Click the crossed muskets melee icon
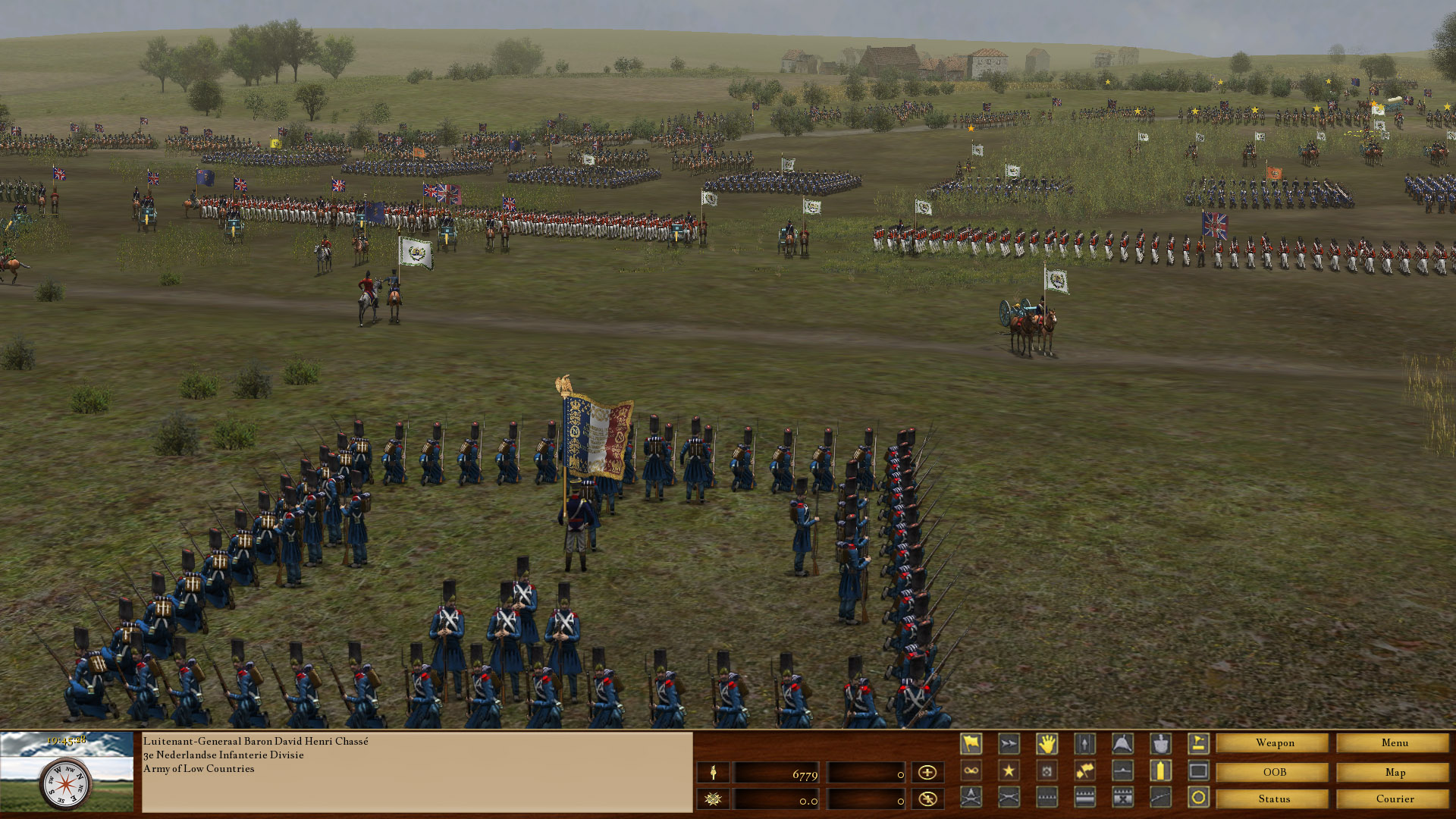The image size is (1456, 819). tap(1009, 798)
